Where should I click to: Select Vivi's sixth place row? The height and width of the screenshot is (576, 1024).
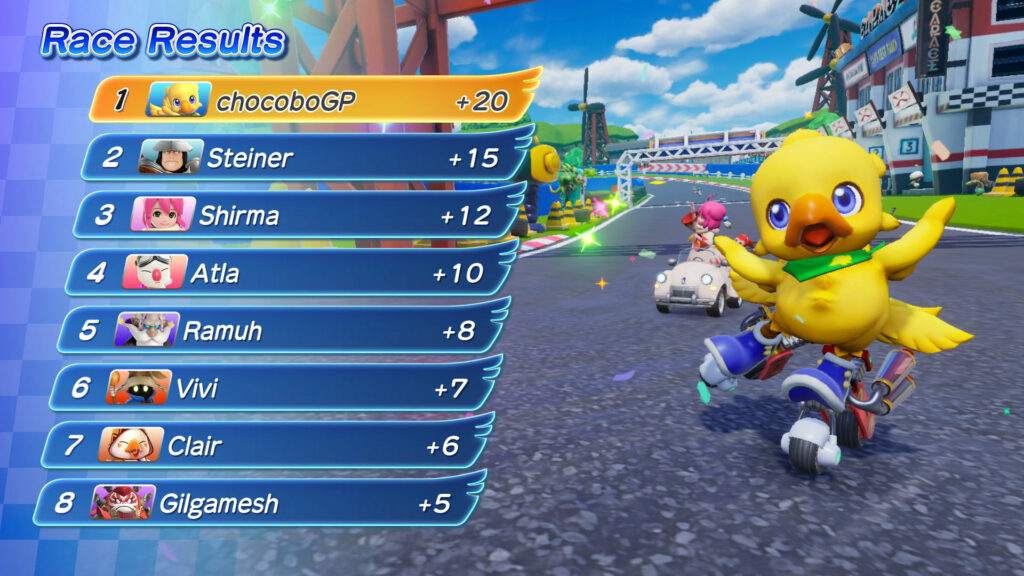pos(270,387)
